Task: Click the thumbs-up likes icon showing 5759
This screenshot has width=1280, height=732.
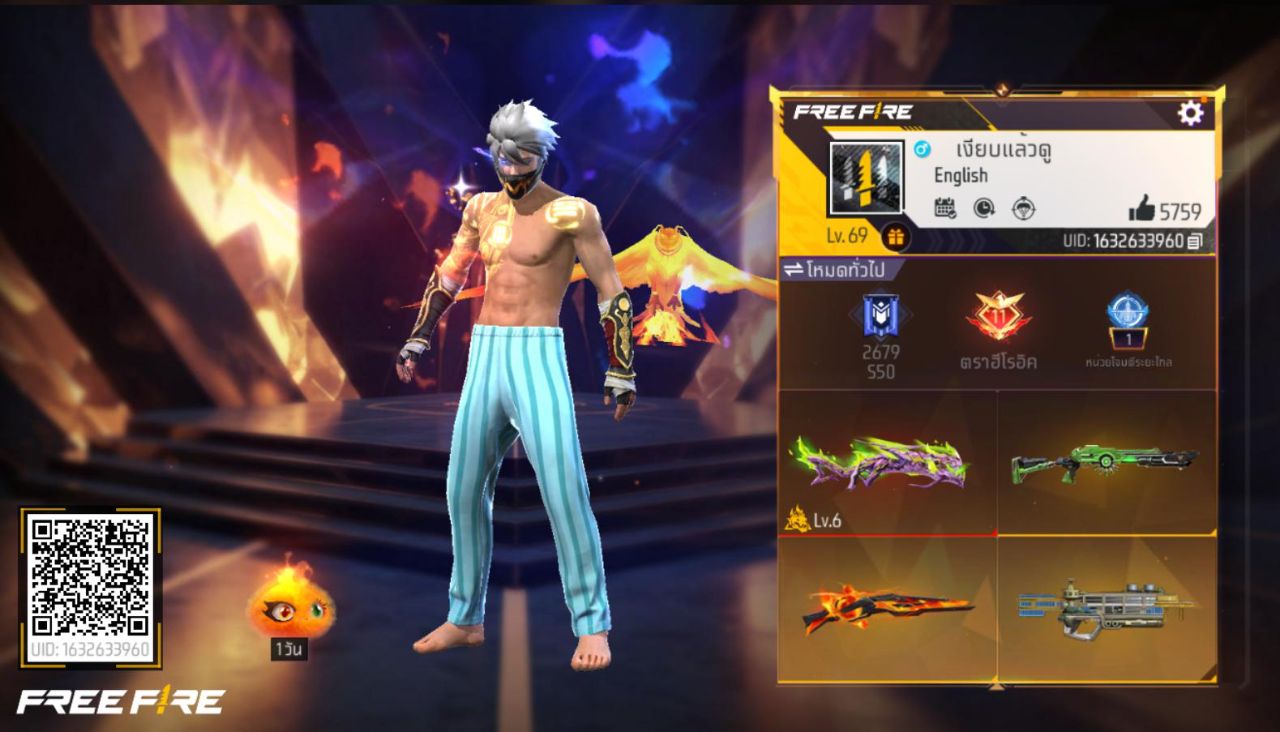Action: coord(1143,209)
